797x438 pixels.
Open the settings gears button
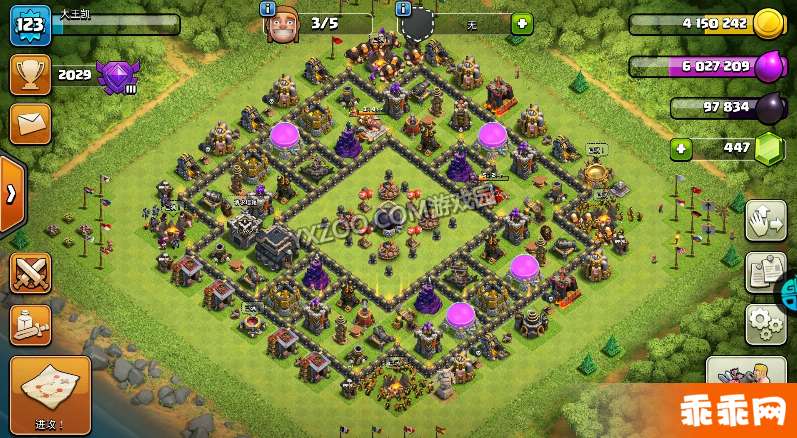pyautogui.click(x=765, y=322)
